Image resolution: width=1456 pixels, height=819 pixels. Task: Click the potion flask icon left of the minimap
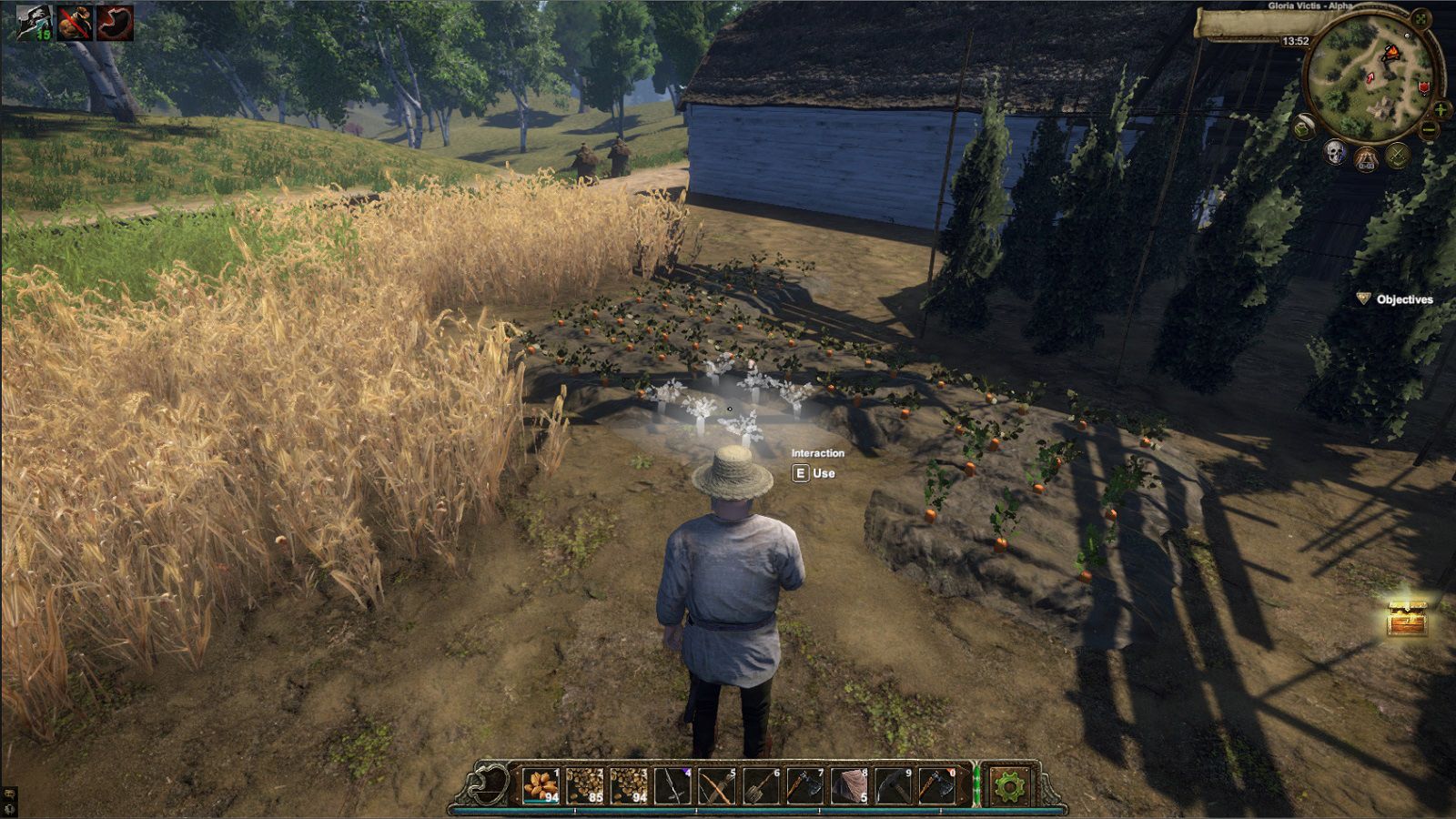coord(1304,126)
